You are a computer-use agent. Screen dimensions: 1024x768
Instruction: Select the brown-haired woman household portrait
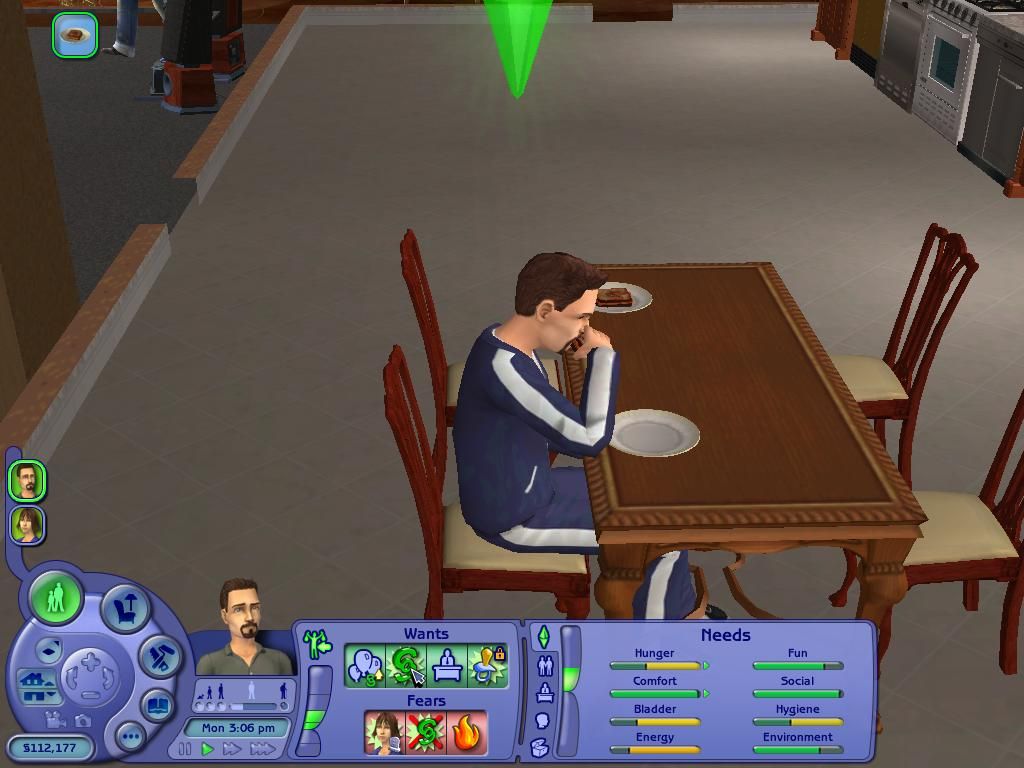click(x=27, y=524)
